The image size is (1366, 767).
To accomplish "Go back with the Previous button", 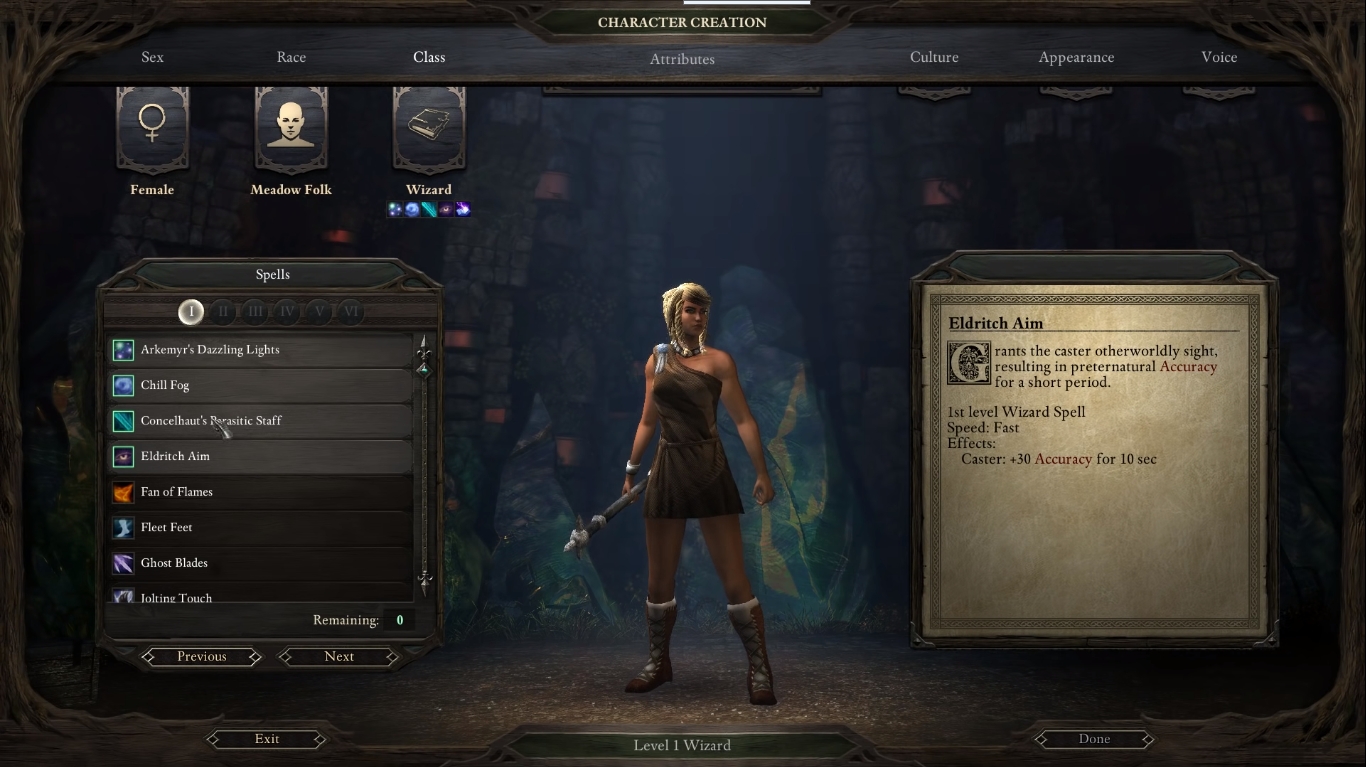I will [202, 657].
